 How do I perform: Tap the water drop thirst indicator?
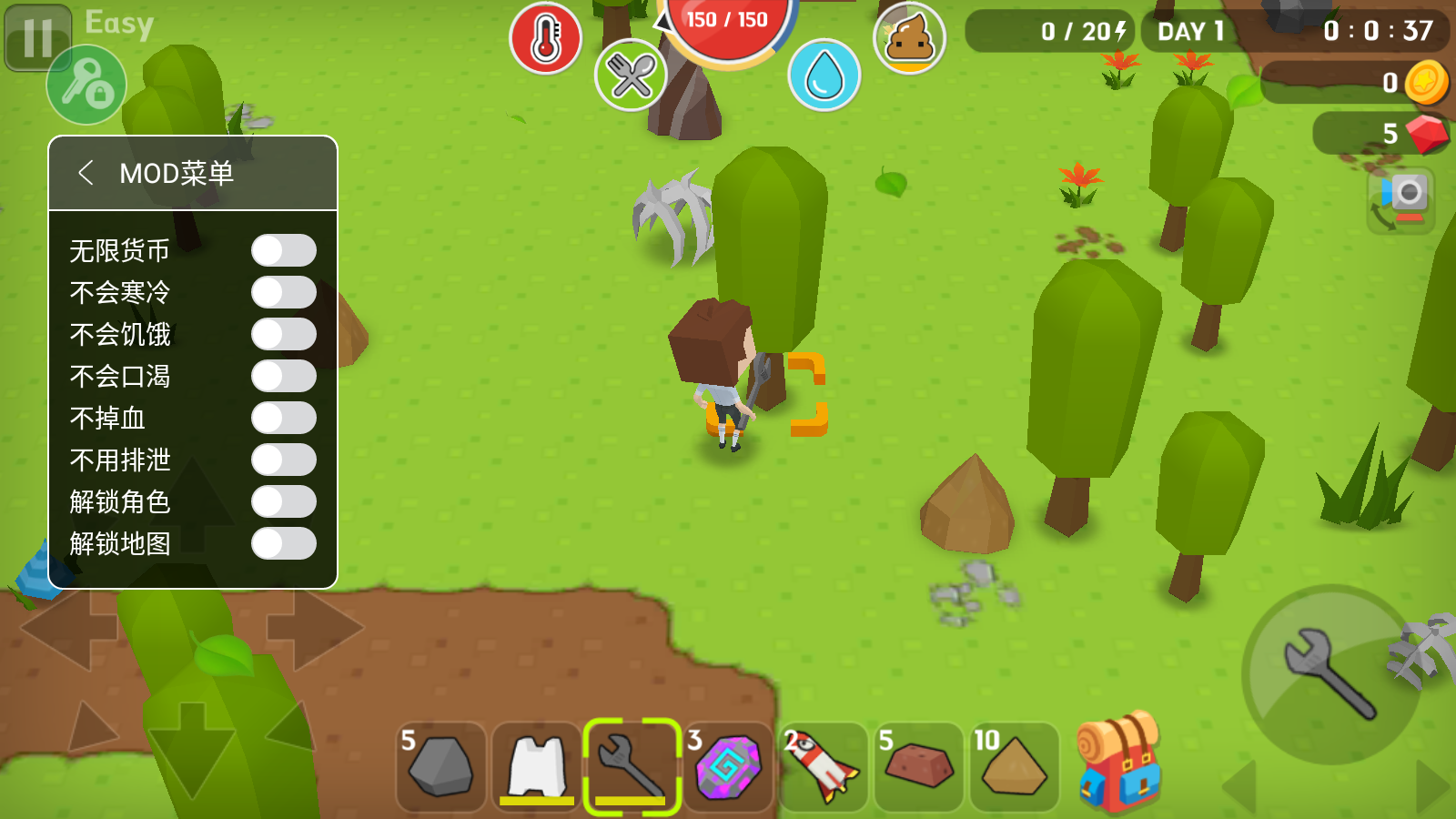[826, 76]
